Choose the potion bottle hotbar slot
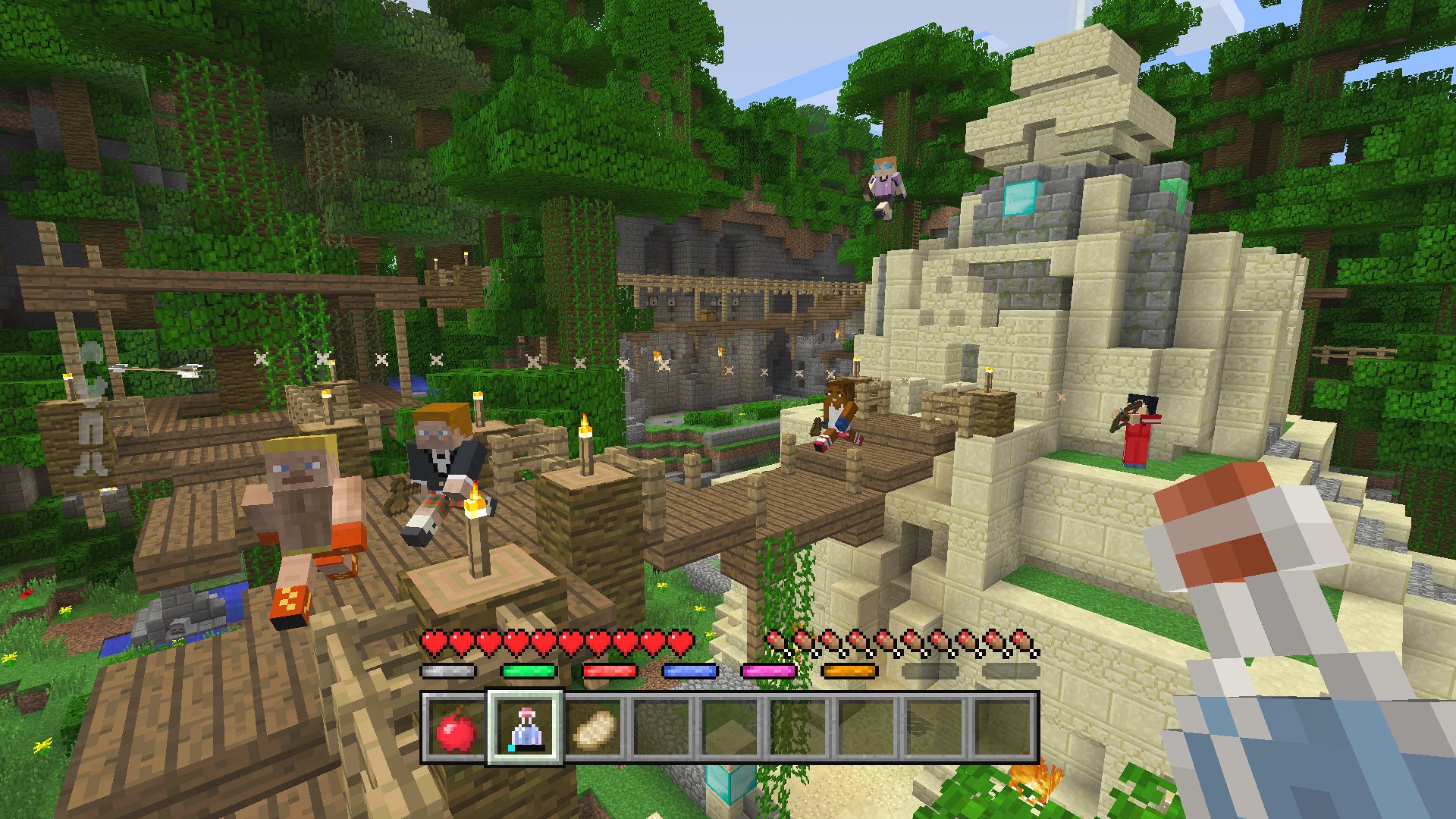Viewport: 1456px width, 819px height. pyautogui.click(x=525, y=729)
